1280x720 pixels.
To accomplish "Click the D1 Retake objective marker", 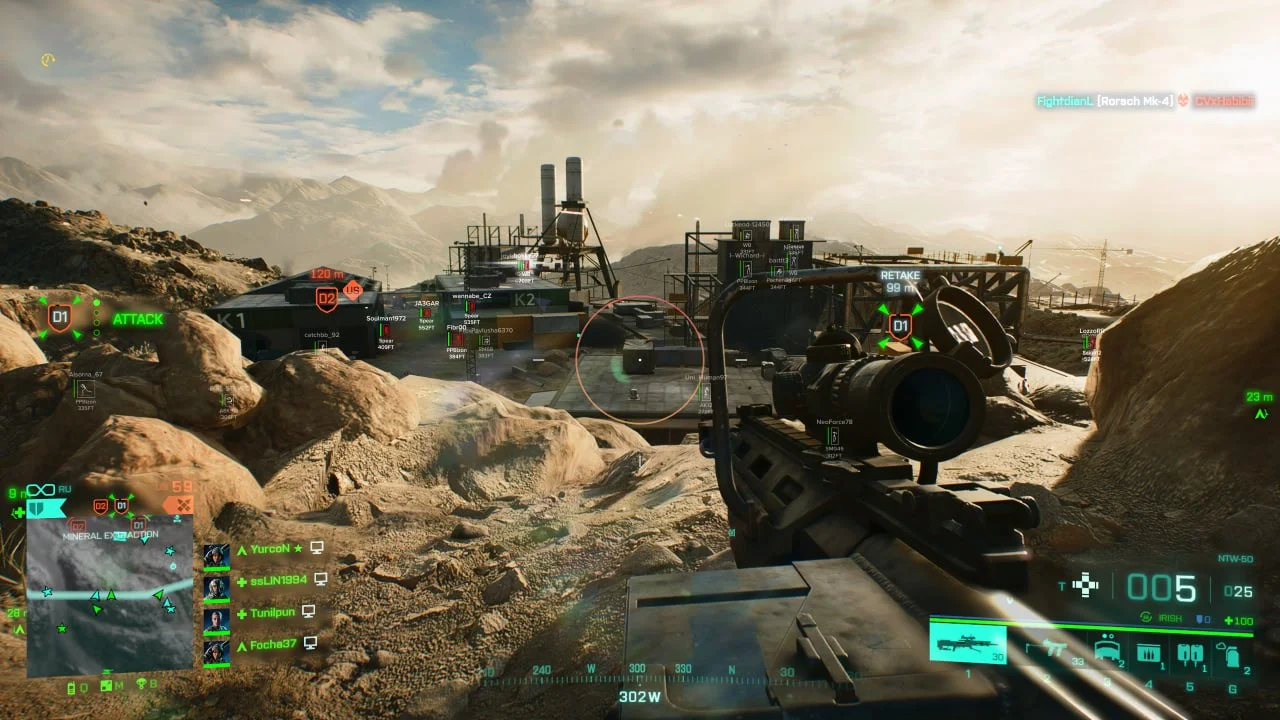I will tap(900, 325).
